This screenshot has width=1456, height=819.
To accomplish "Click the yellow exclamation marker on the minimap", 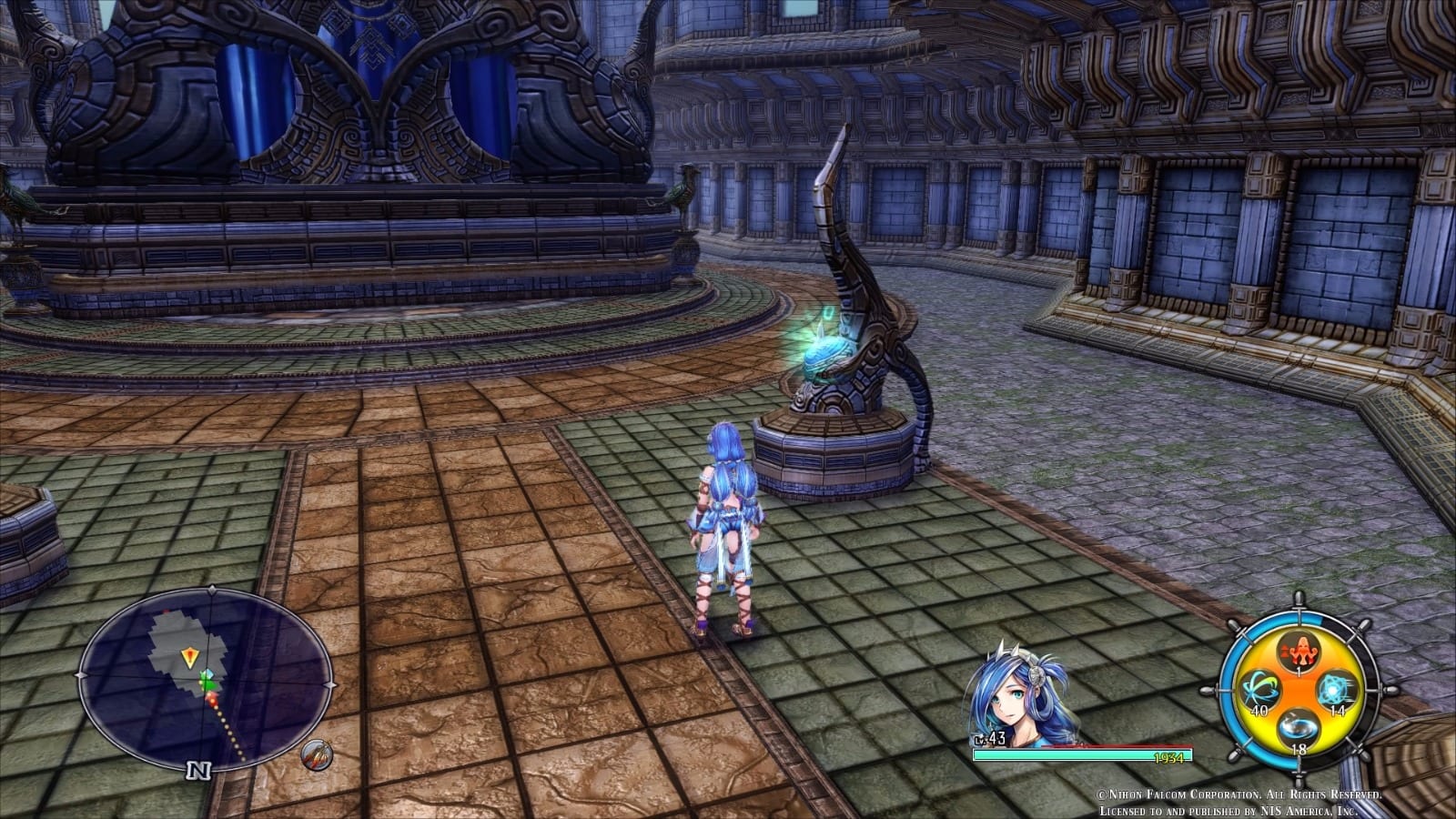I will click(190, 655).
